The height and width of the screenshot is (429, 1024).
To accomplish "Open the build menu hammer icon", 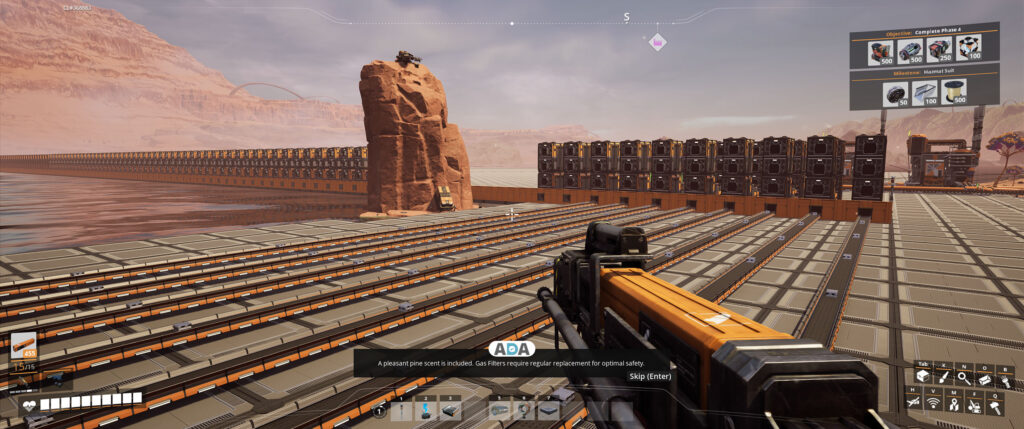I will point(996,403).
